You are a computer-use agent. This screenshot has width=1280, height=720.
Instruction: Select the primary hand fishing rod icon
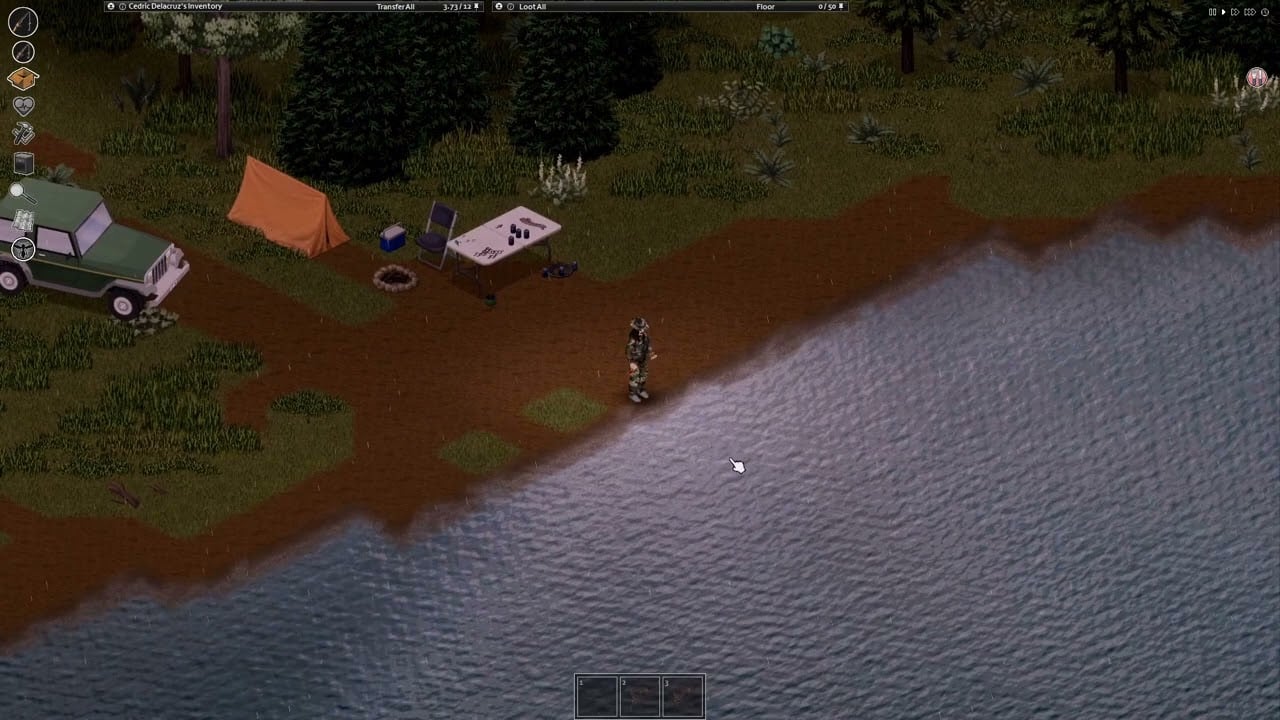tap(24, 23)
